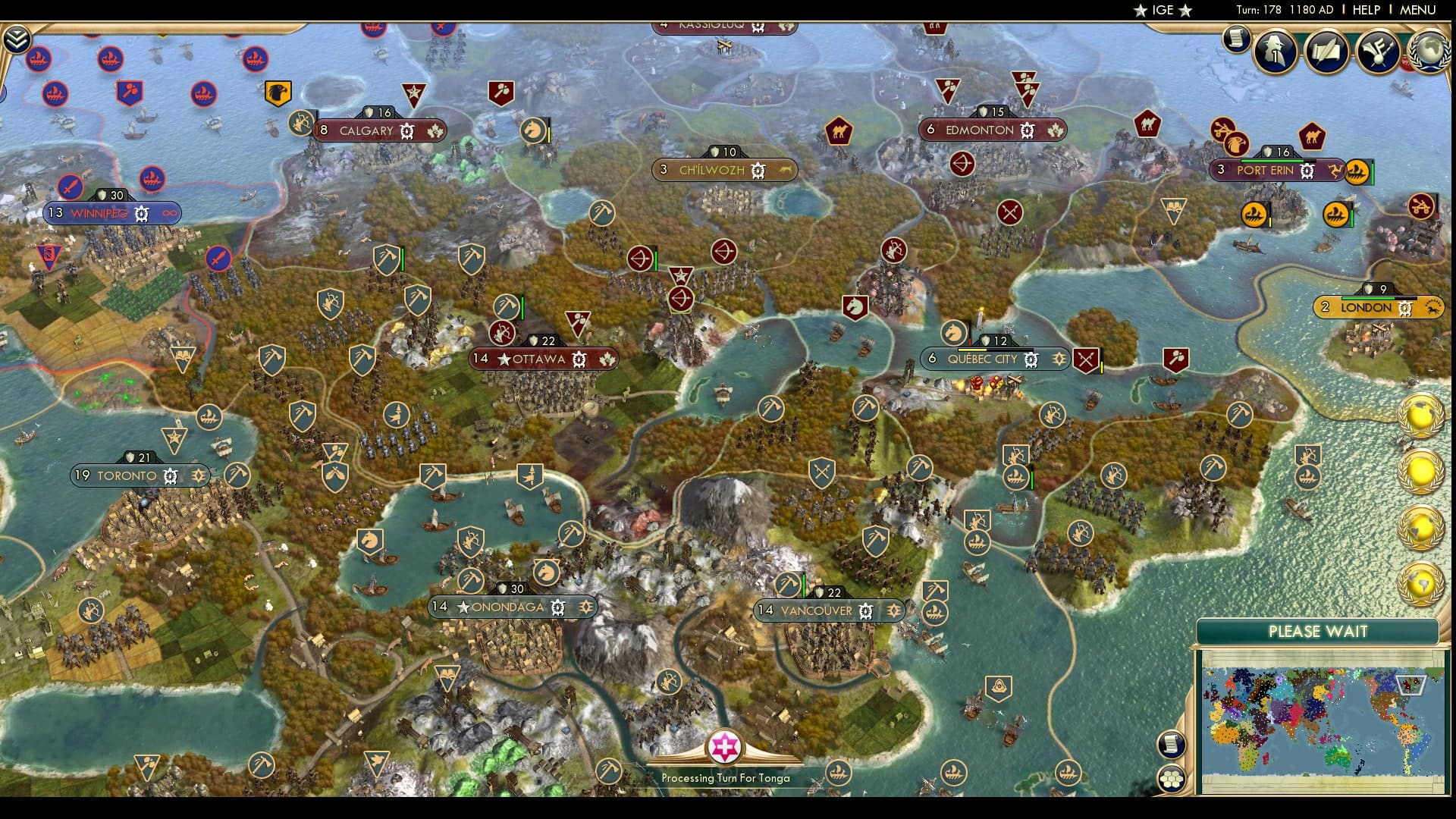Select the Toronto city banner

point(127,476)
